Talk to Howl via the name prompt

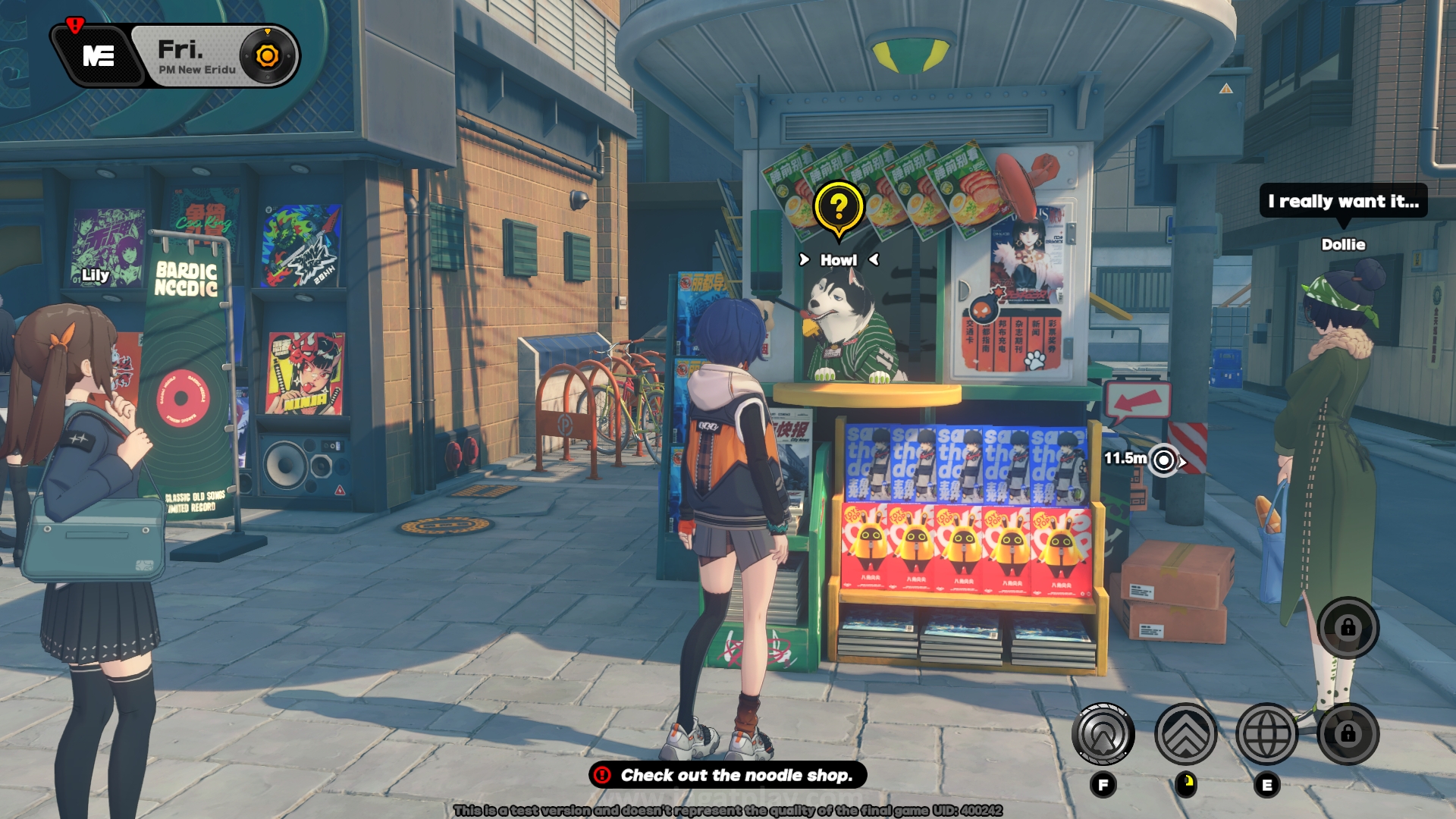coord(839,260)
